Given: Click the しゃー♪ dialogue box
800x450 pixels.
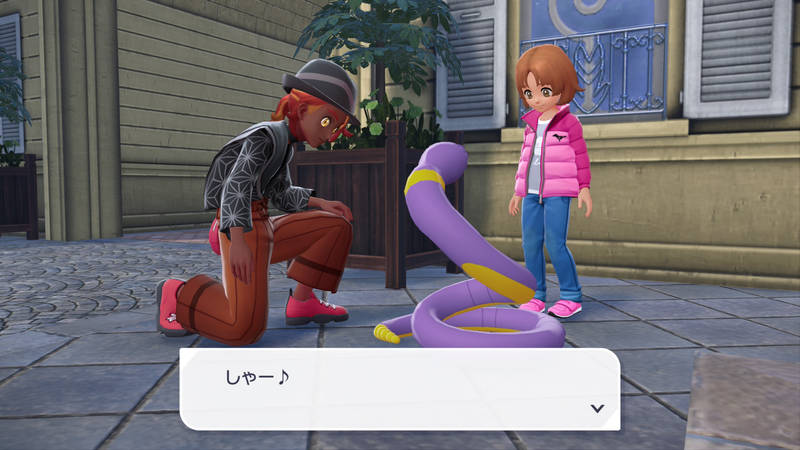Looking at the screenshot, I should click(399, 389).
